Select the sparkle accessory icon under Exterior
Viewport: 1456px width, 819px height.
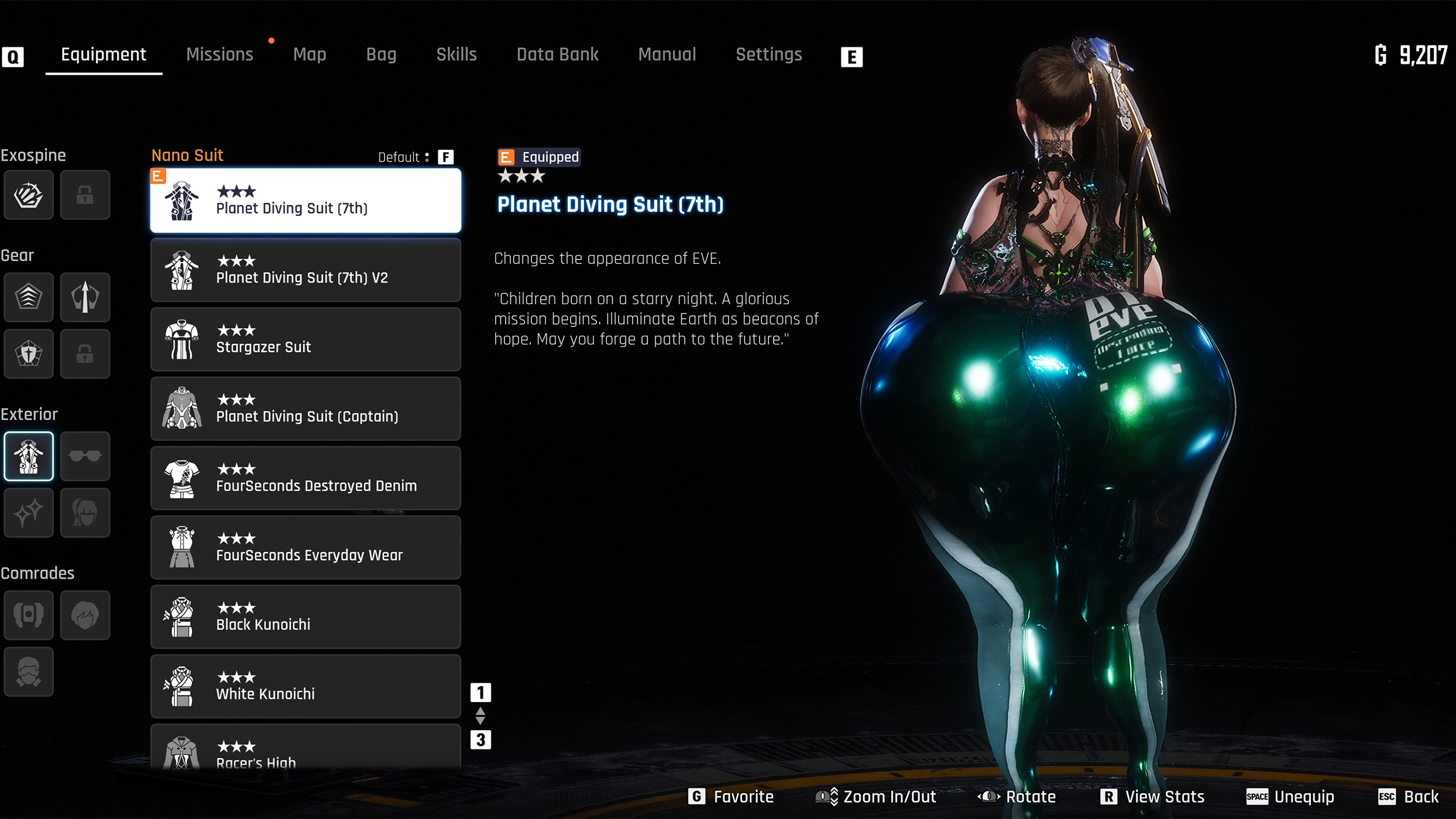tap(28, 513)
